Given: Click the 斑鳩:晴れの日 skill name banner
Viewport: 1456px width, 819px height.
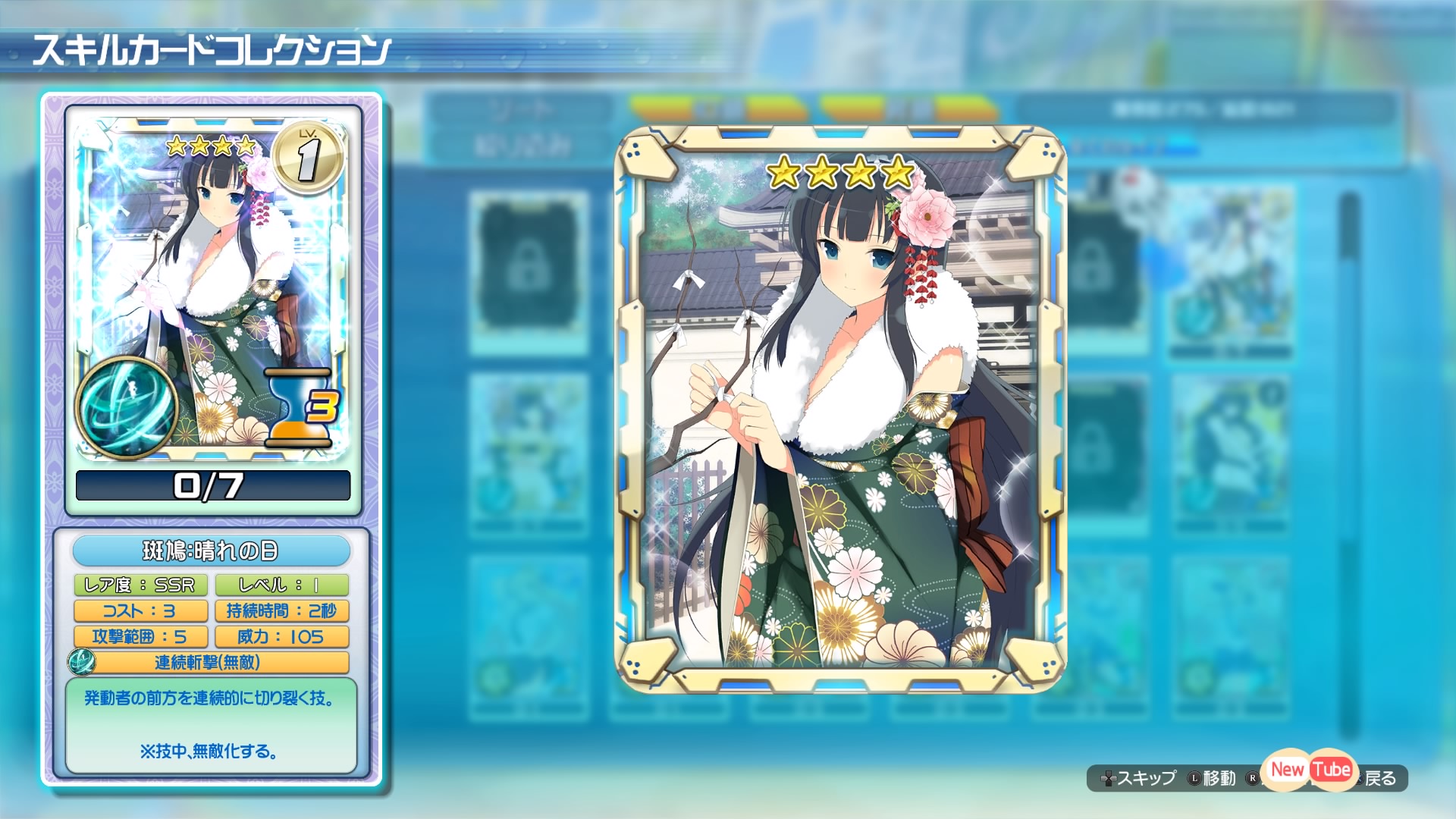Looking at the screenshot, I should [x=213, y=551].
